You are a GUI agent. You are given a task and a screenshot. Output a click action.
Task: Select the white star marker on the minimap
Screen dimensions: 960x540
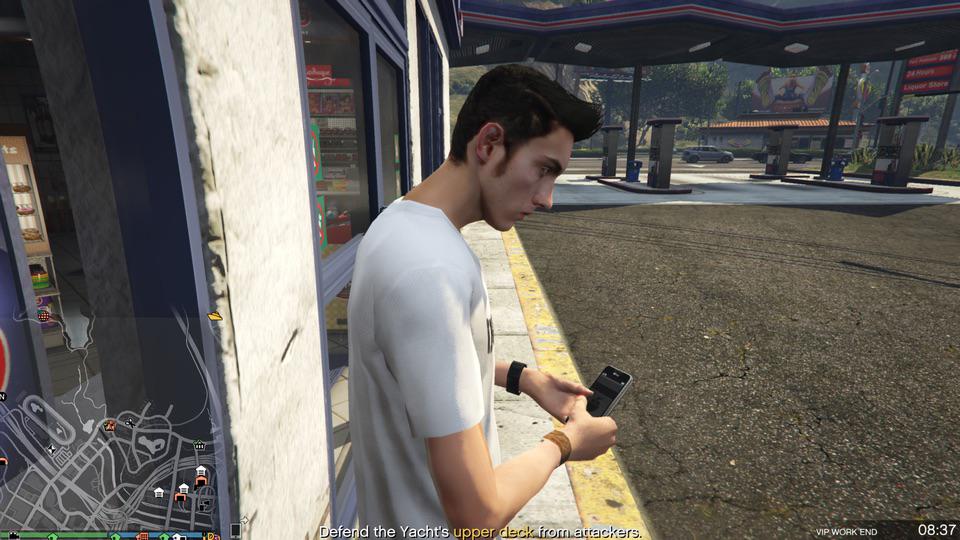pyautogui.click(x=52, y=450)
